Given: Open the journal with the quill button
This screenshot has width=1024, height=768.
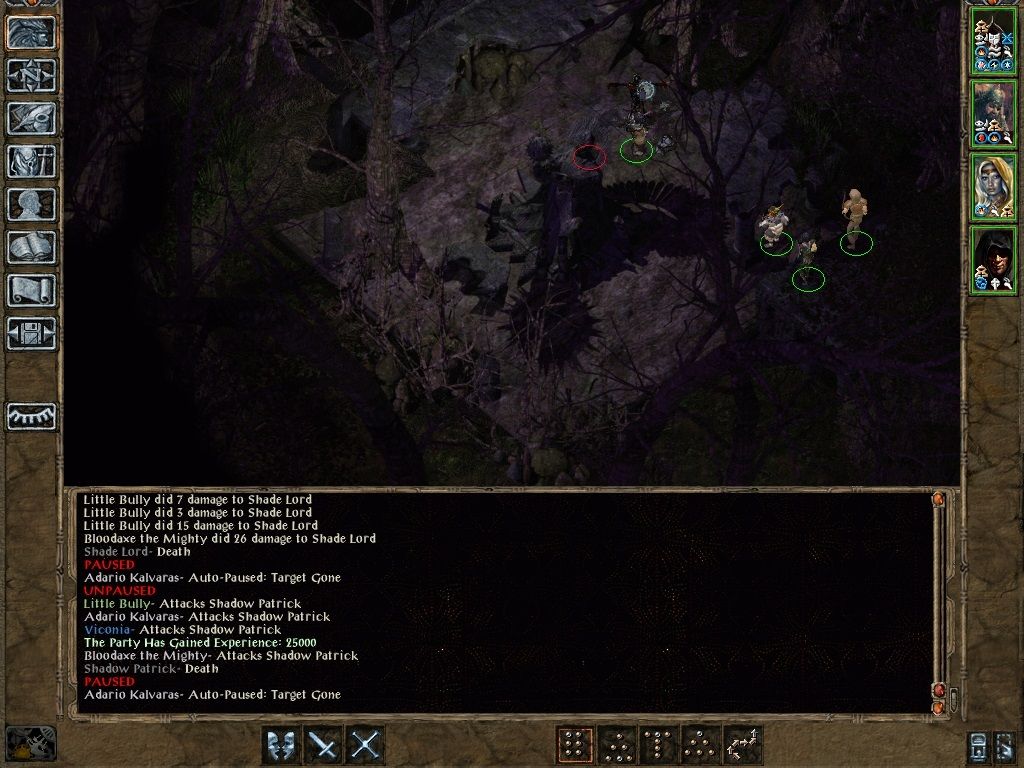Looking at the screenshot, I should (x=31, y=118).
